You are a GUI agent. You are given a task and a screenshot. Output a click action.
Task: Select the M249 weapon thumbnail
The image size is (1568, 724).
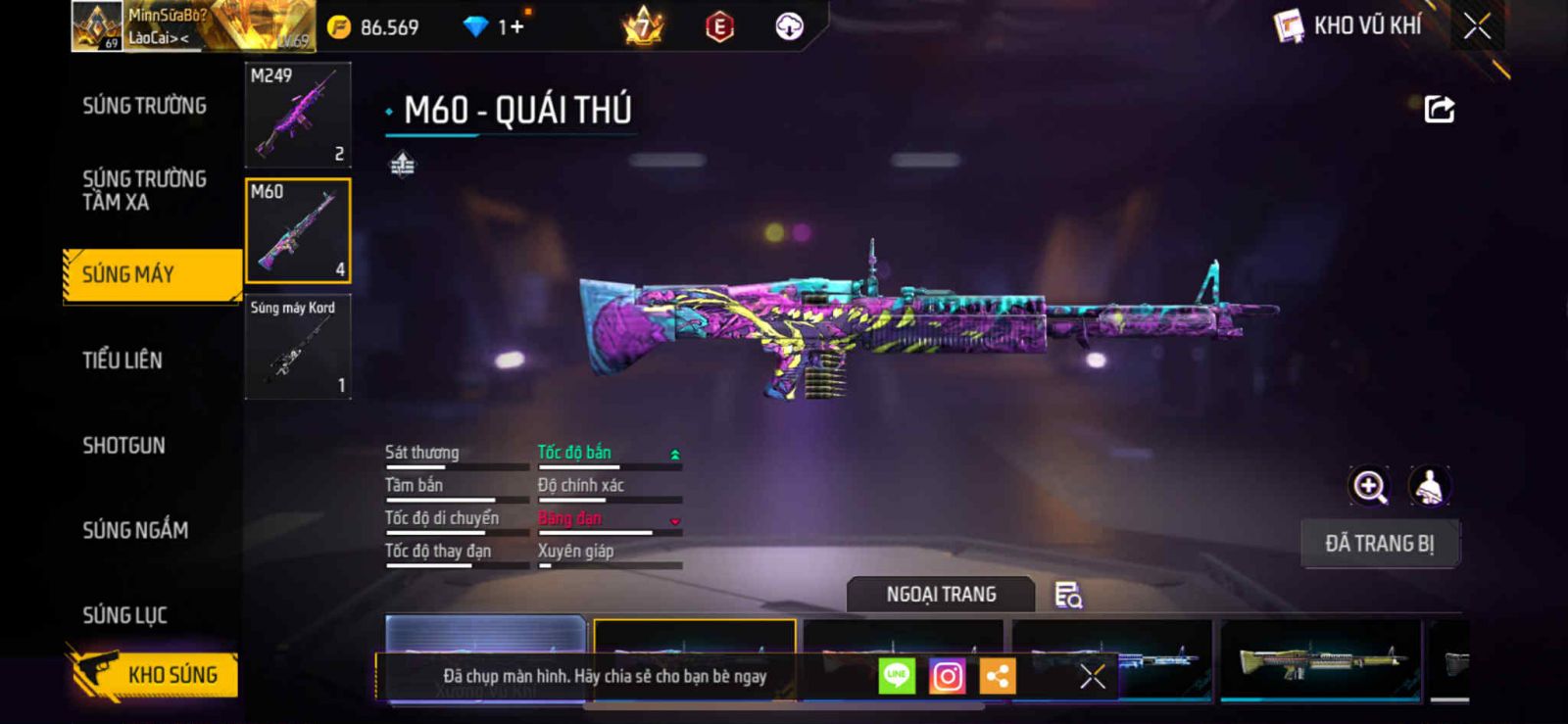298,115
